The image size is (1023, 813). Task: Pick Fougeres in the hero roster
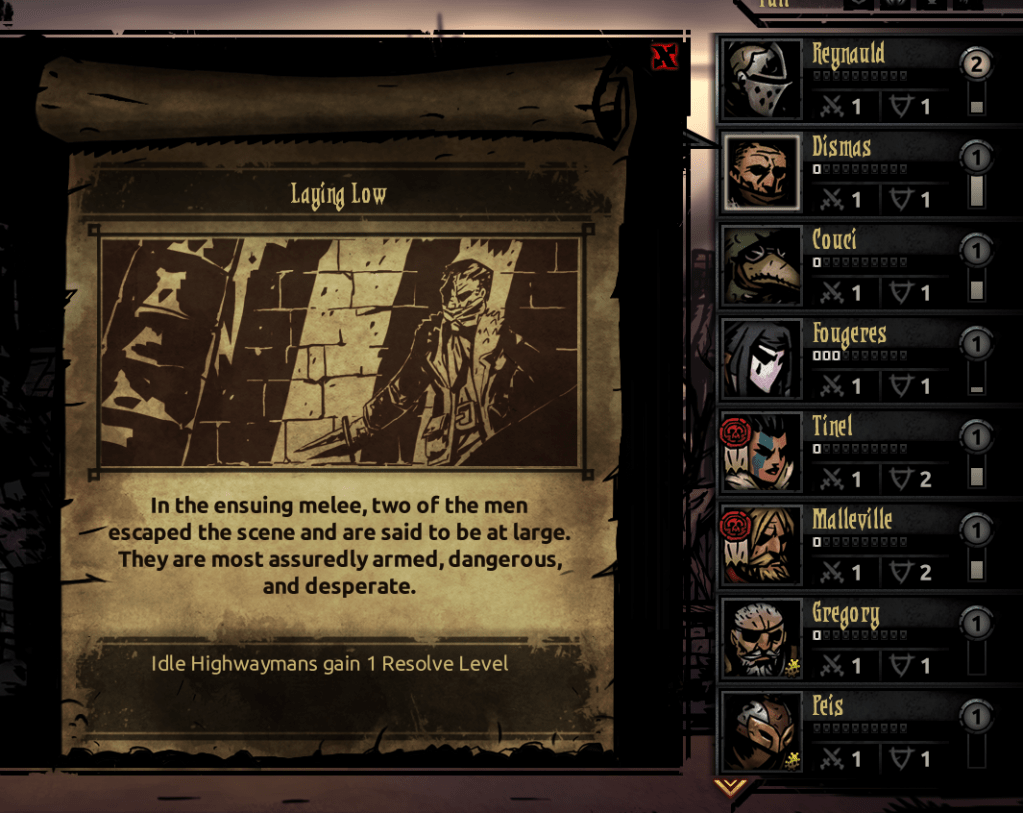point(849,358)
